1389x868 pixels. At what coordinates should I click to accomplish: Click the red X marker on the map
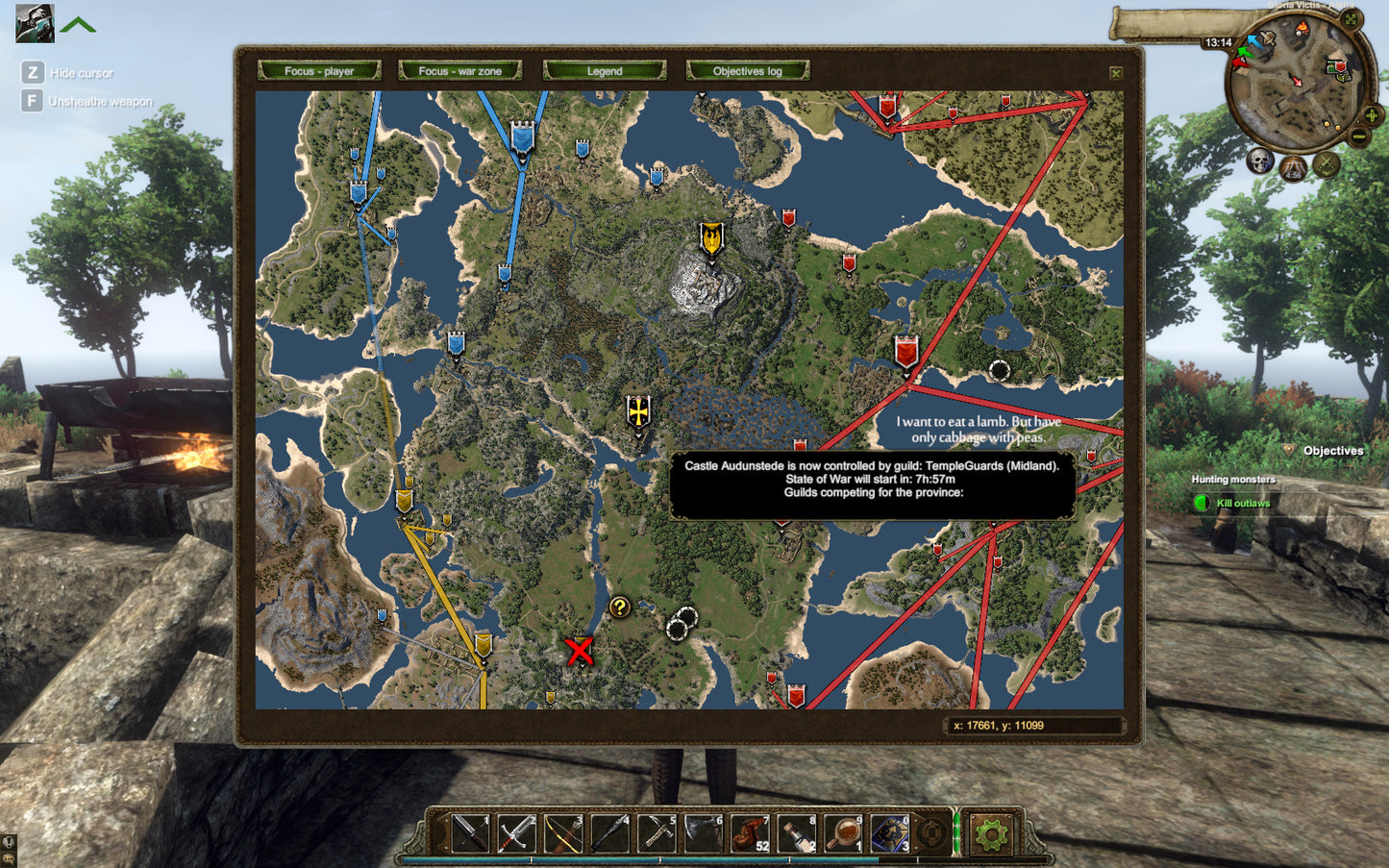[579, 651]
